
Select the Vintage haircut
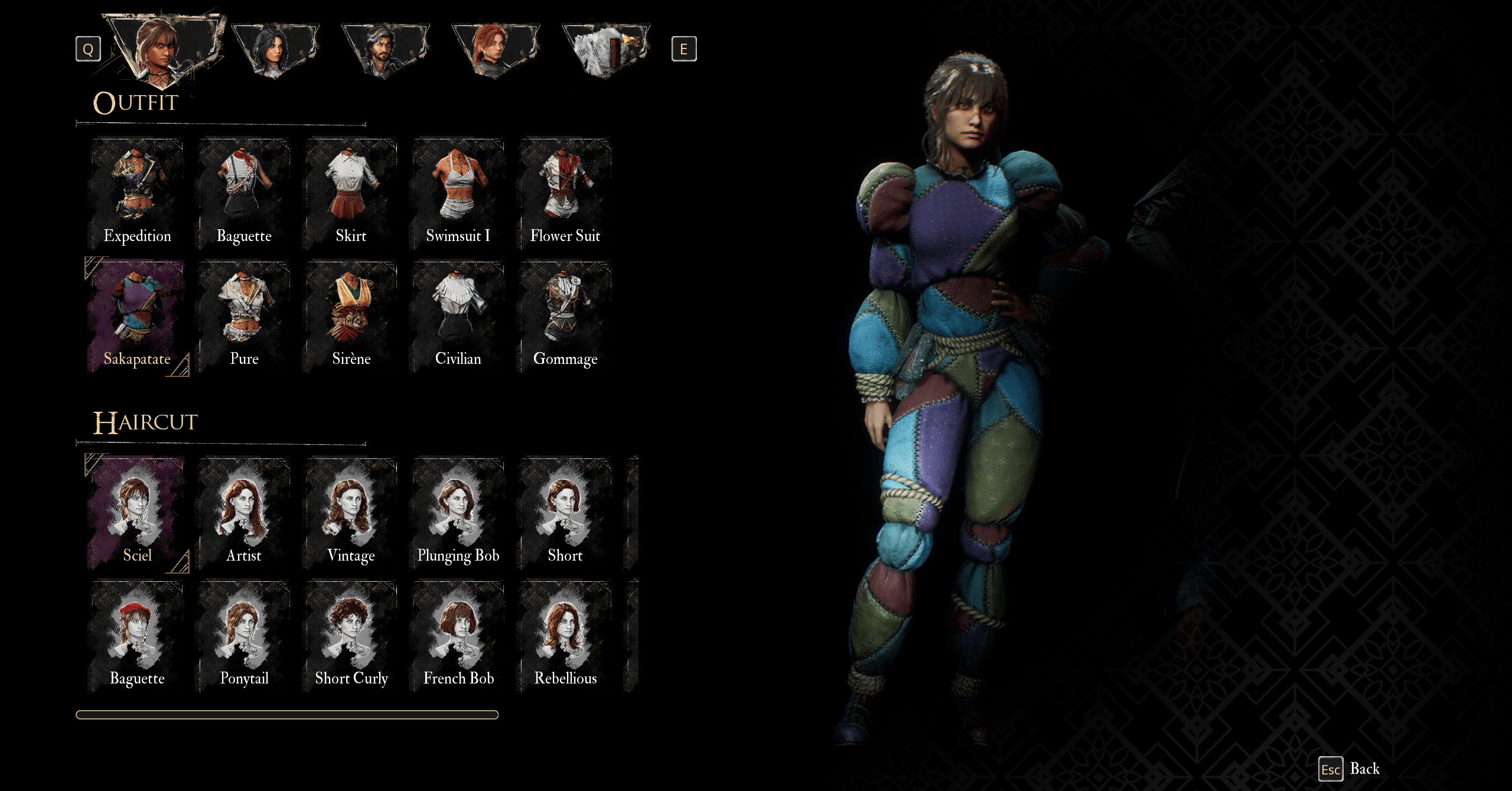(351, 513)
